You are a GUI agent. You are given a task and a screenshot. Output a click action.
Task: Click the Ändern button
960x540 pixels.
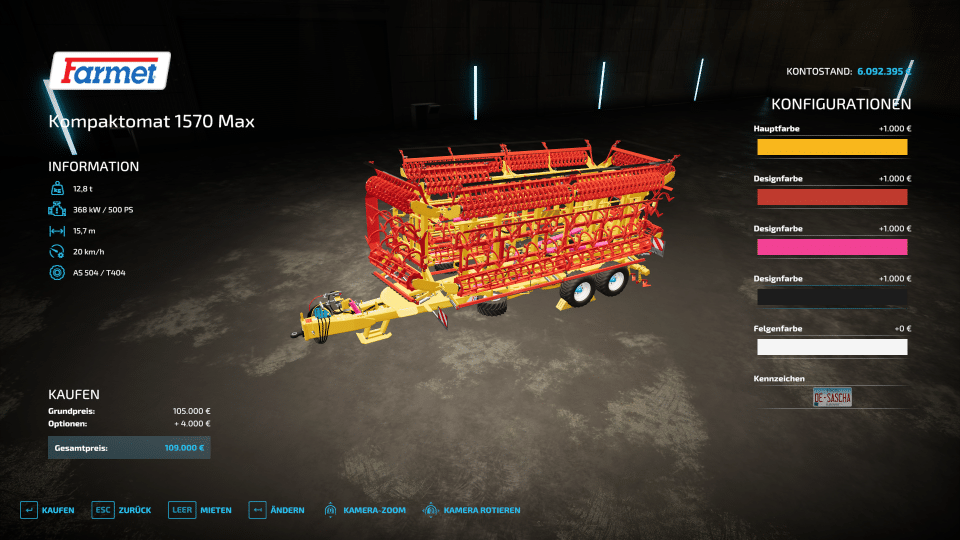(x=277, y=510)
